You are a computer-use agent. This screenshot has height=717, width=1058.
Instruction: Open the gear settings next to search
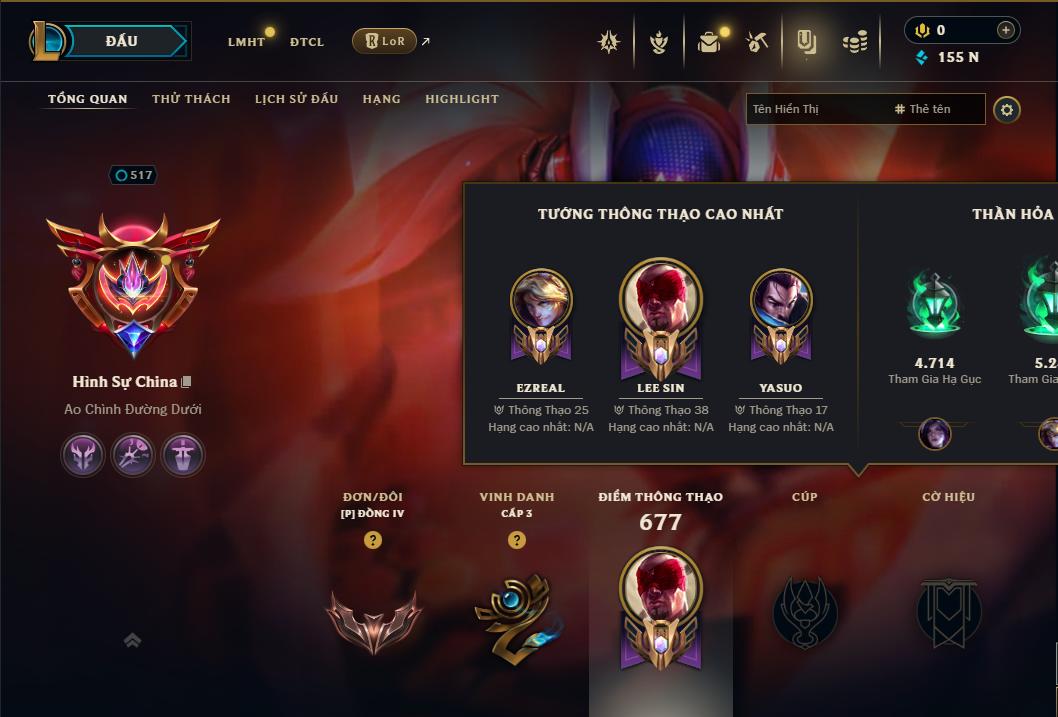[1007, 109]
